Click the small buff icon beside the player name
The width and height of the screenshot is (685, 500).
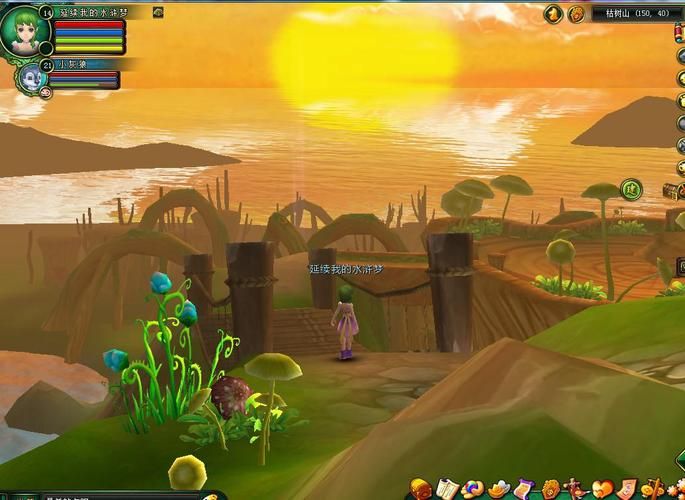click(x=158, y=12)
